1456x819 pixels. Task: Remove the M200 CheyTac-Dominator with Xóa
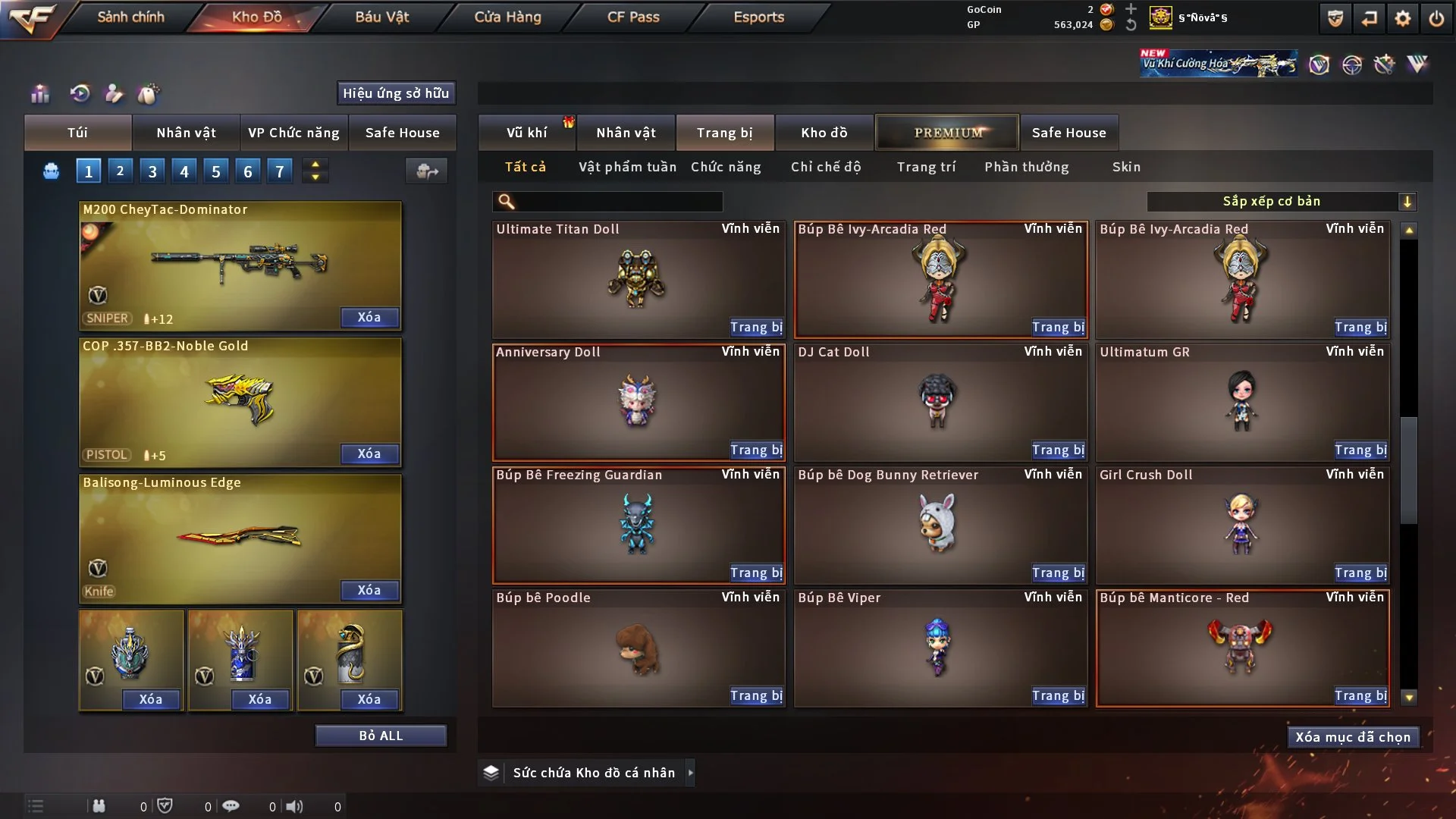point(369,317)
